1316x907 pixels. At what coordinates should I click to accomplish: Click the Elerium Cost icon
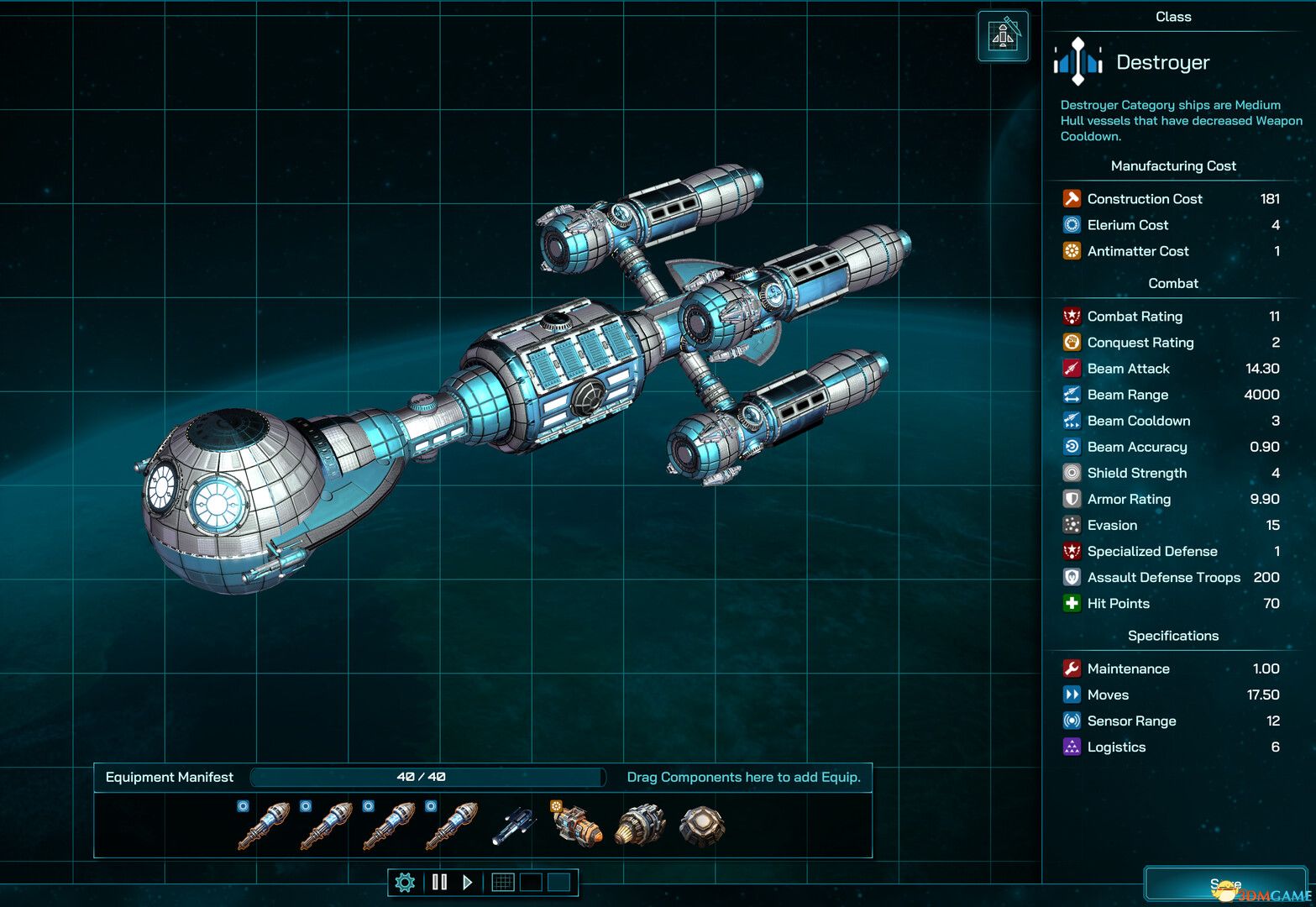pyautogui.click(x=1072, y=224)
